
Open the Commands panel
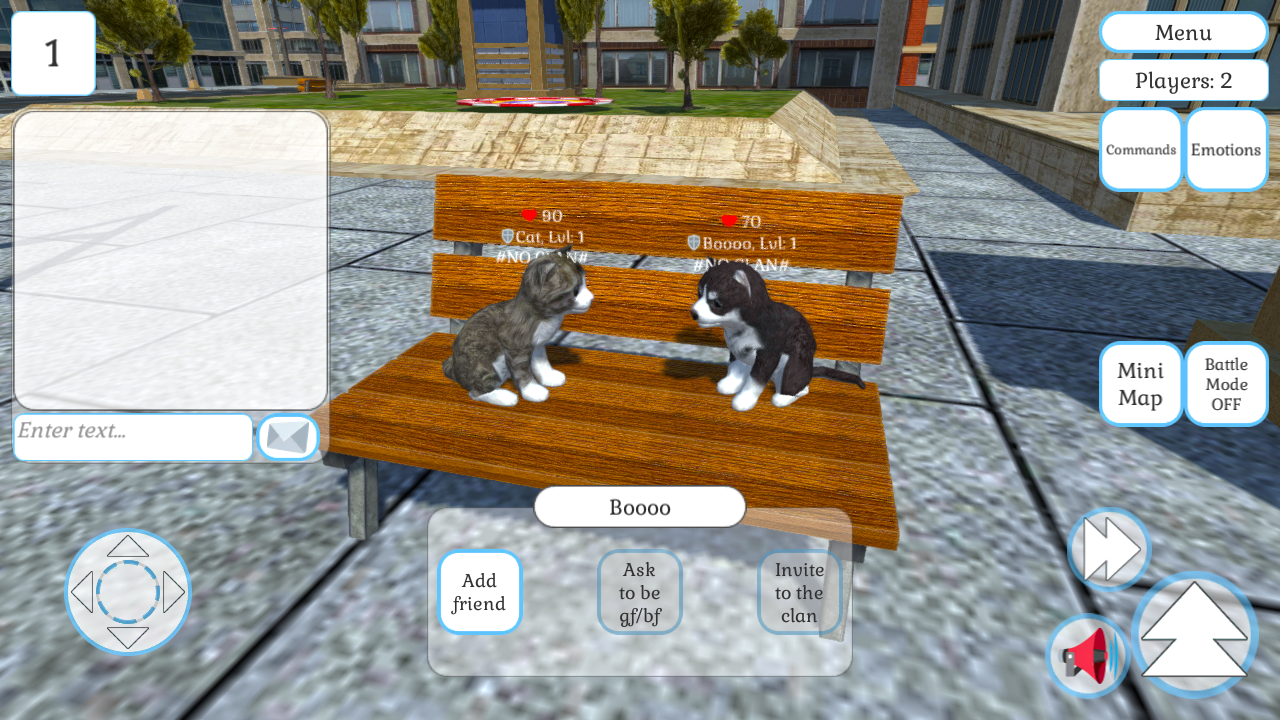[1140, 150]
